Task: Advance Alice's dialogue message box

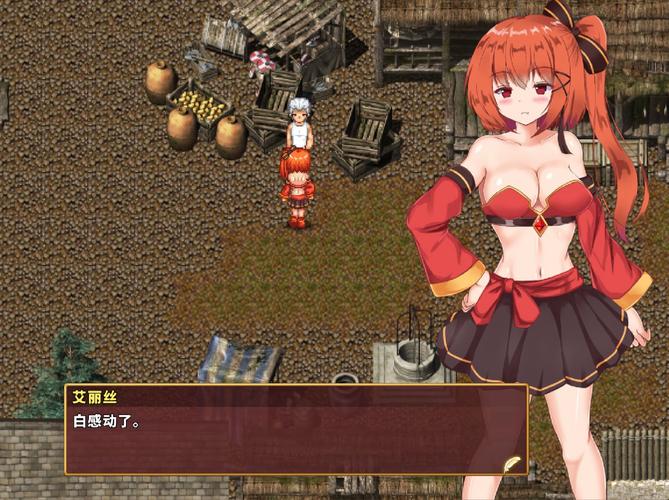Action: point(296,430)
